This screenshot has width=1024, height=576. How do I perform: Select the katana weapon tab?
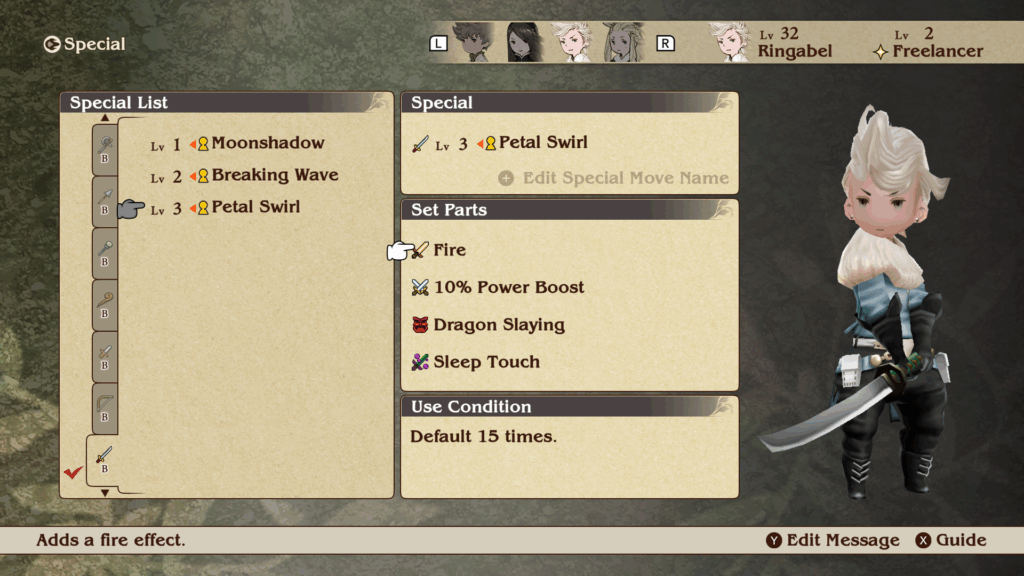click(104, 460)
